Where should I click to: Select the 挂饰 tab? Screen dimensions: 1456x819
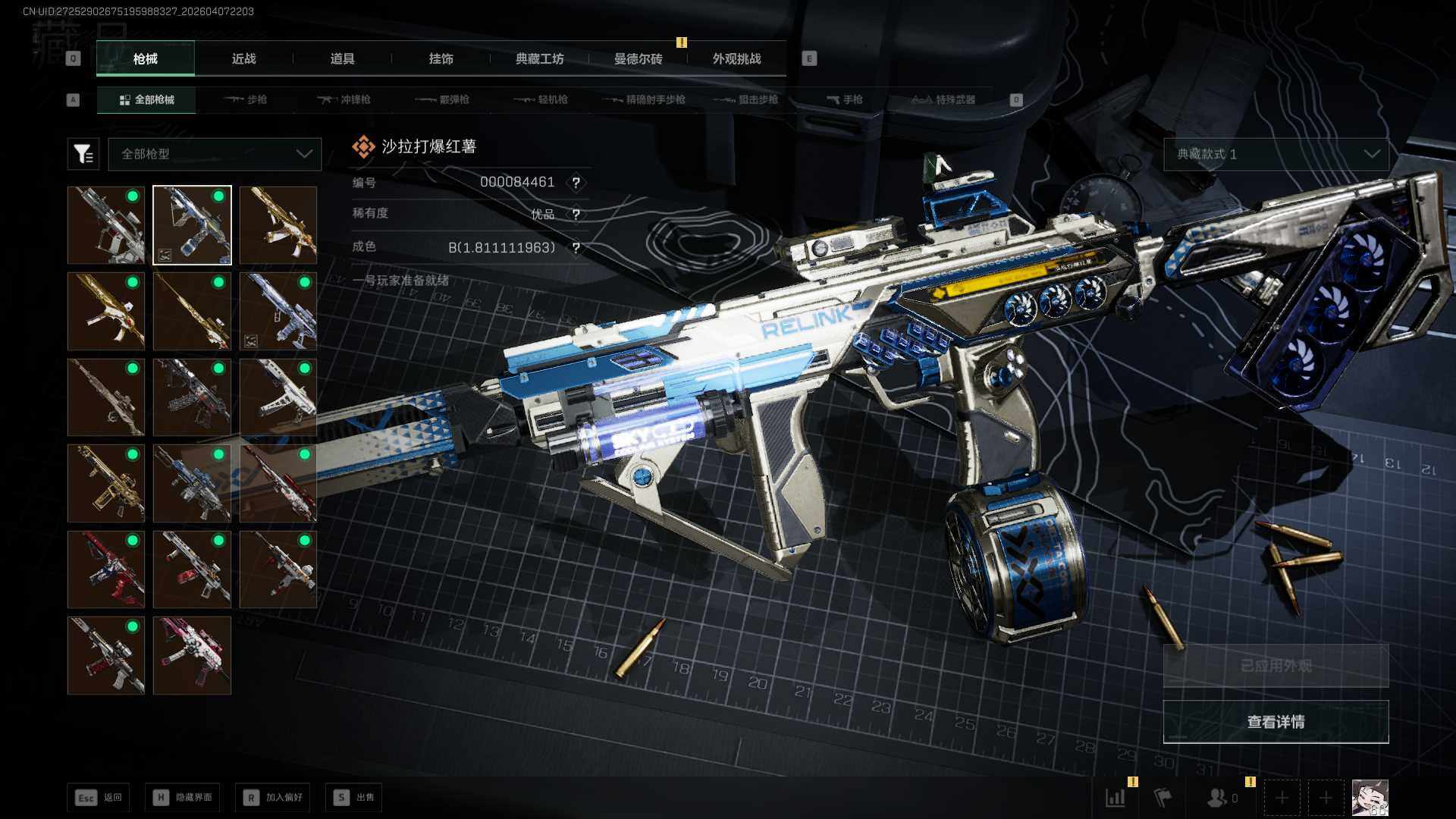(x=441, y=59)
